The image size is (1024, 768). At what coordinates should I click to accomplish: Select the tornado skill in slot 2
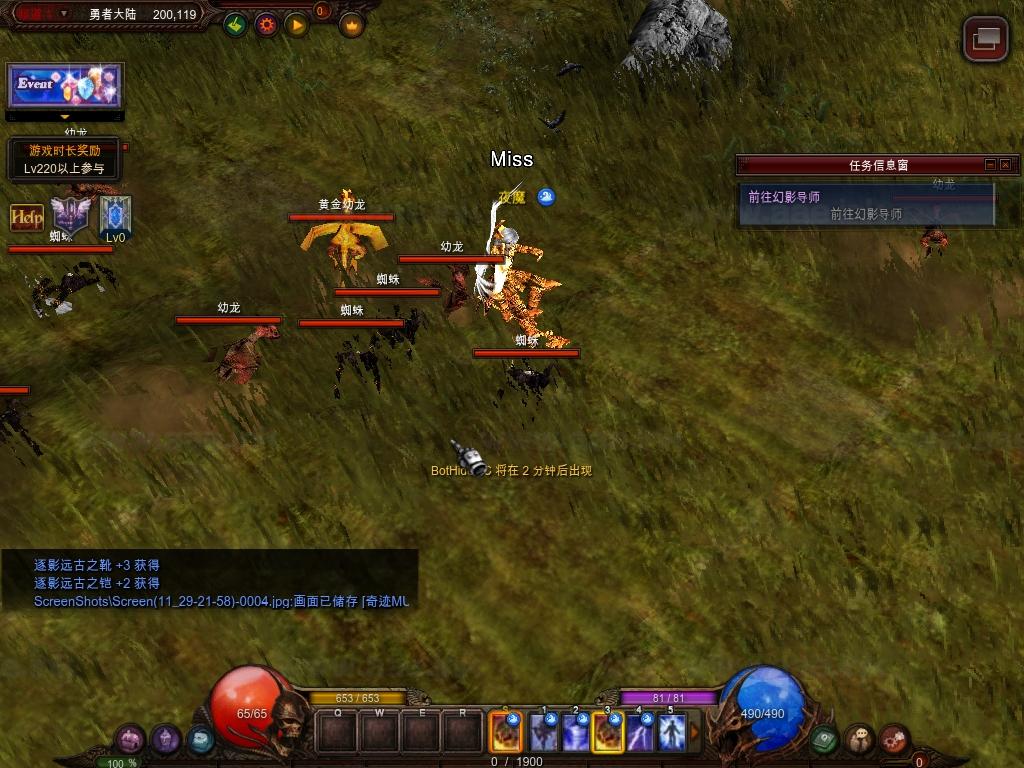coord(576,733)
